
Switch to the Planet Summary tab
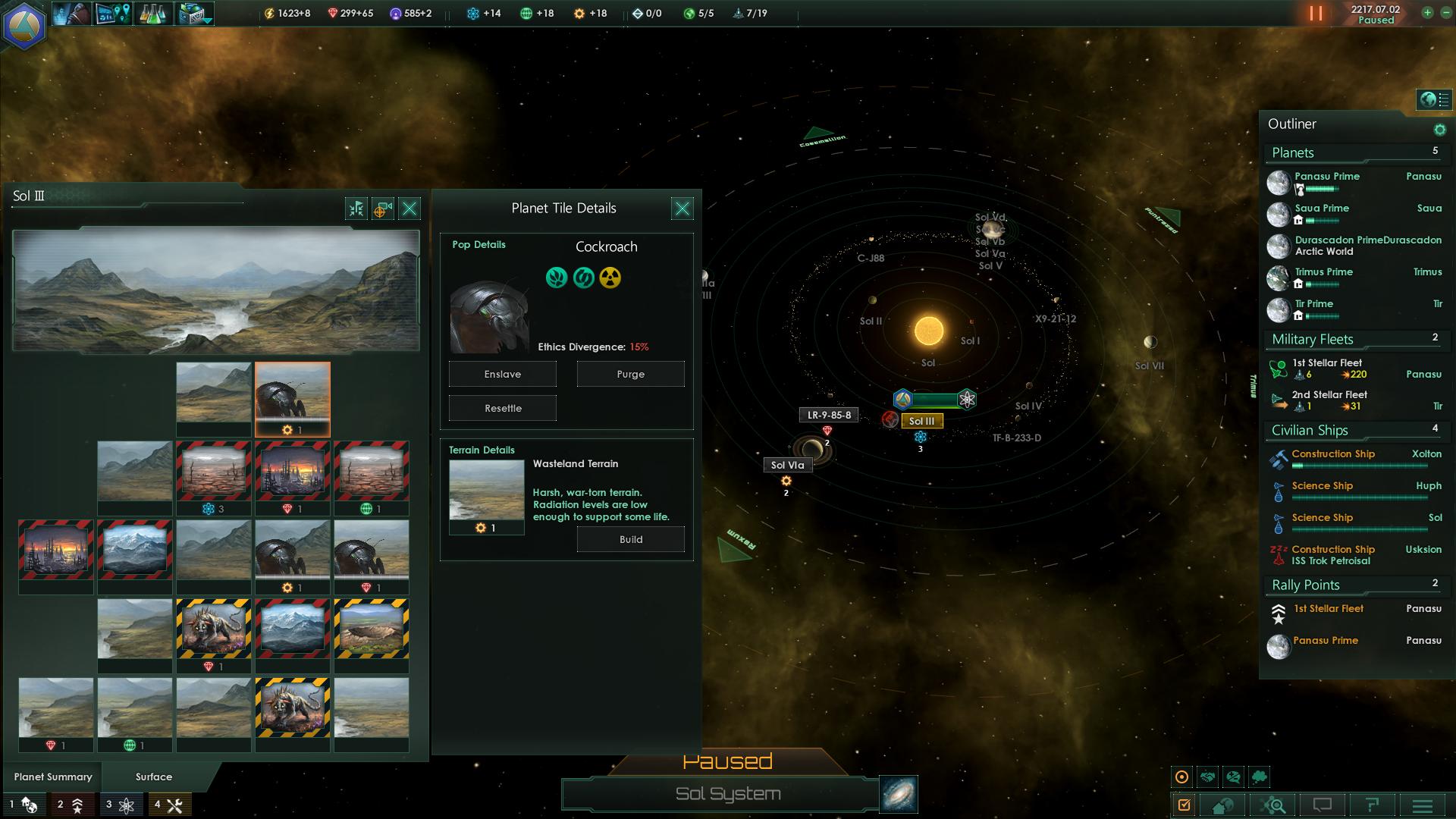click(53, 777)
